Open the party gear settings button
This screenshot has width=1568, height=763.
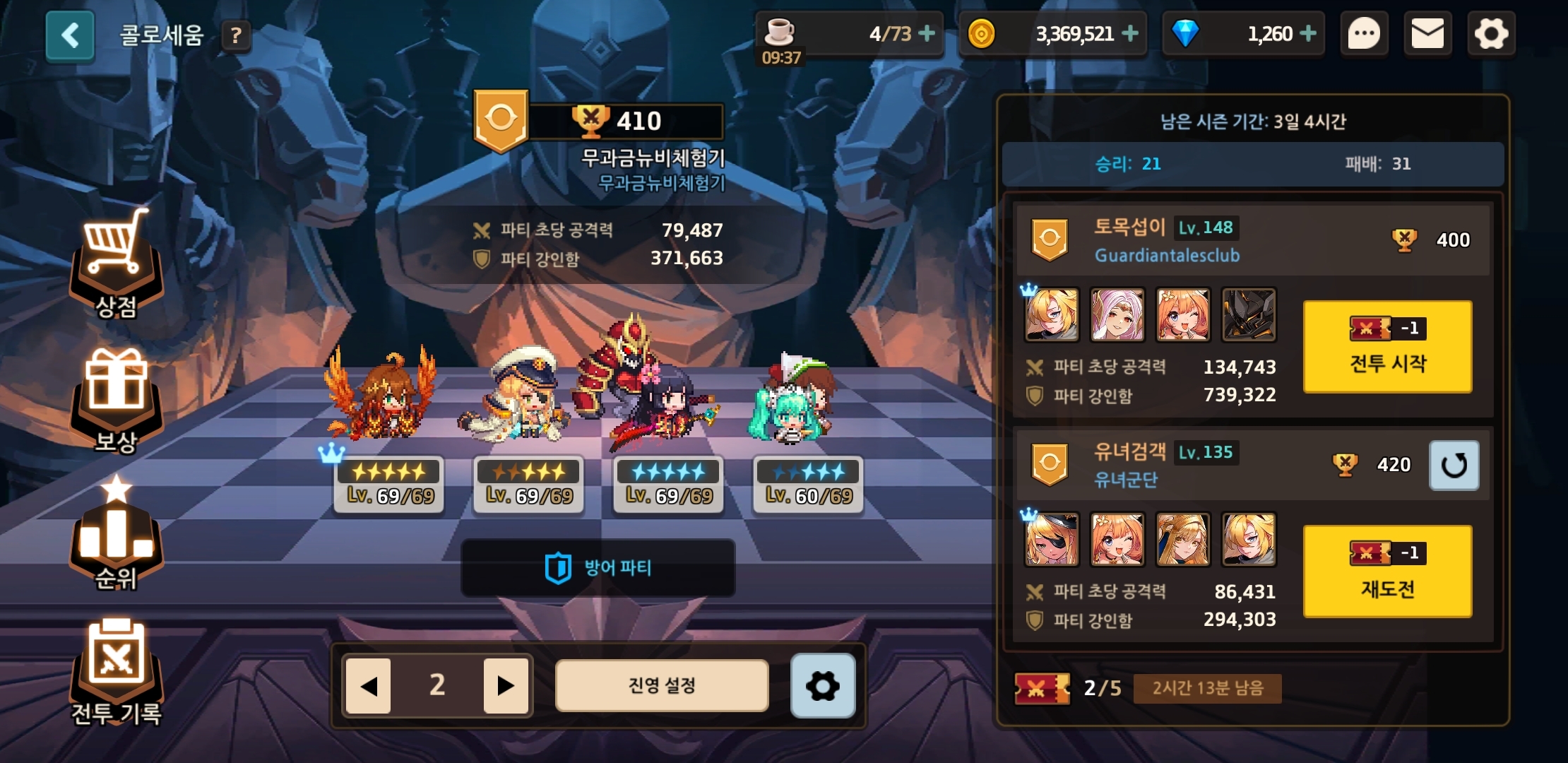[823, 685]
